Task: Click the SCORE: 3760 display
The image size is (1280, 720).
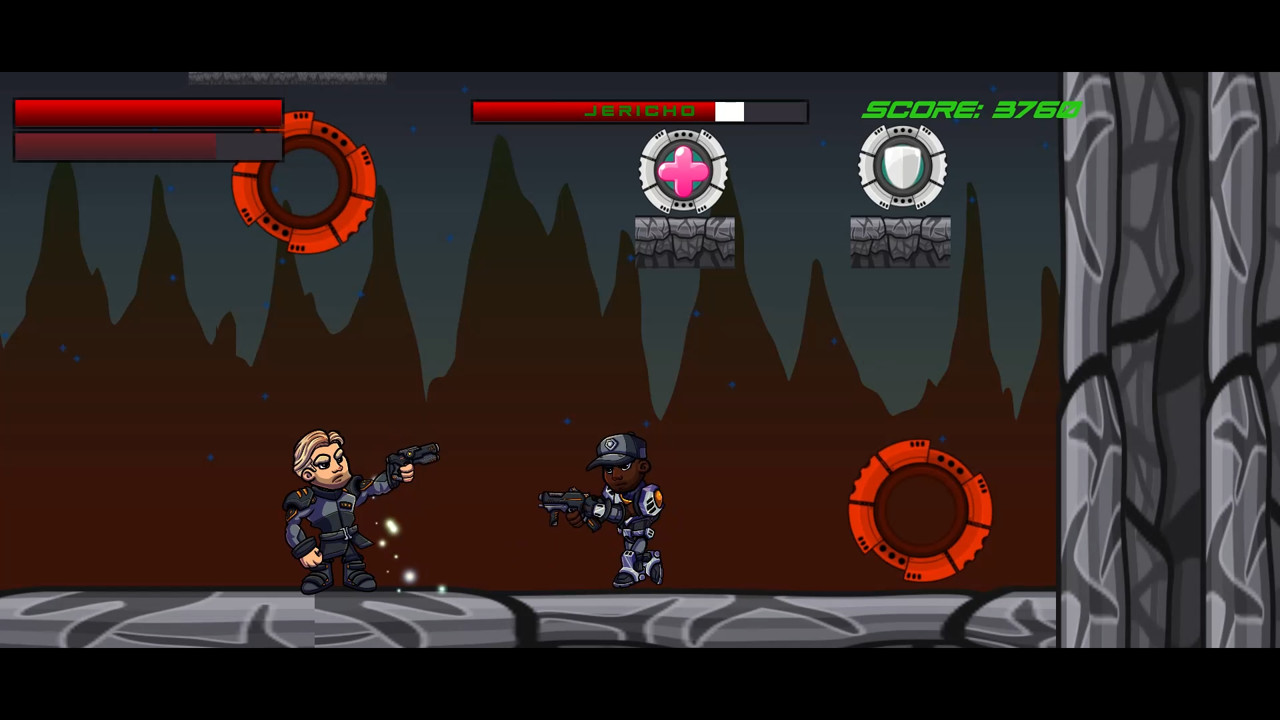Action: click(970, 110)
